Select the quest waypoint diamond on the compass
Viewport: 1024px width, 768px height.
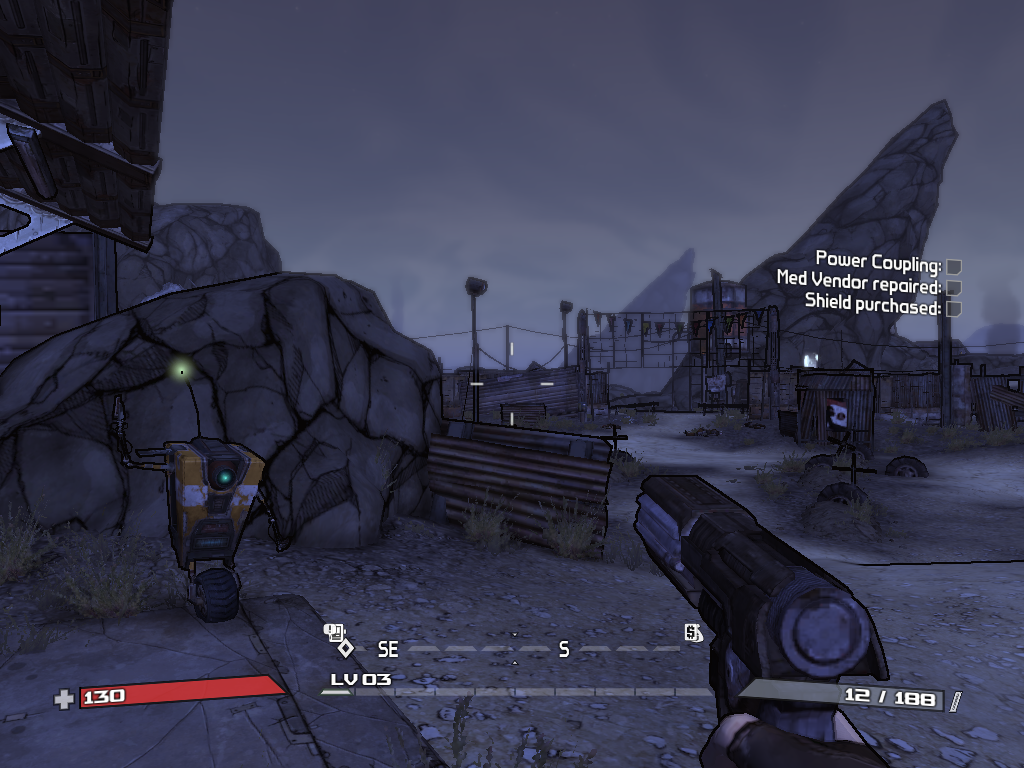coord(345,648)
